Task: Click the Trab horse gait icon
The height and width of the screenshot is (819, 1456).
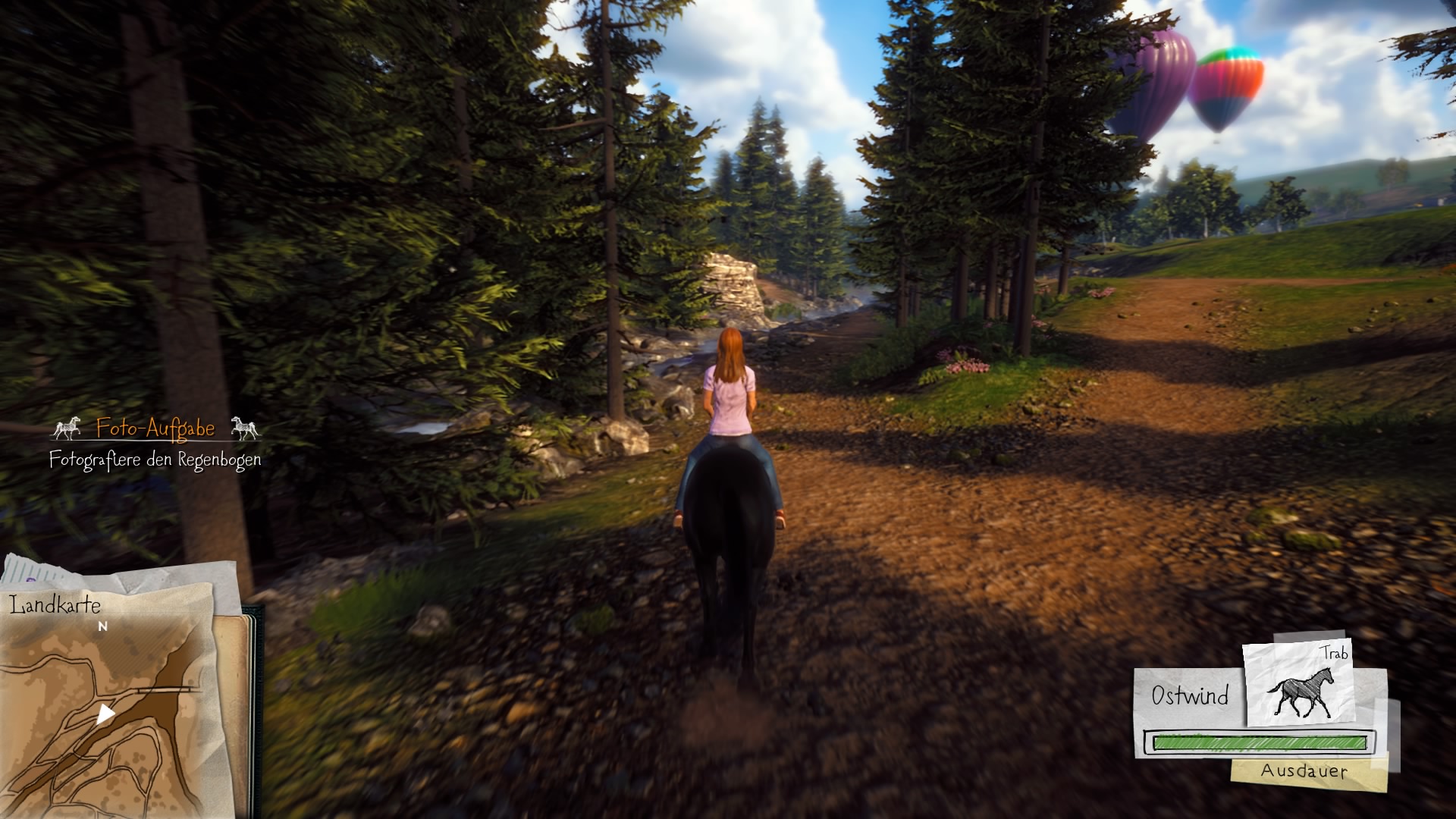Action: pyautogui.click(x=1300, y=686)
